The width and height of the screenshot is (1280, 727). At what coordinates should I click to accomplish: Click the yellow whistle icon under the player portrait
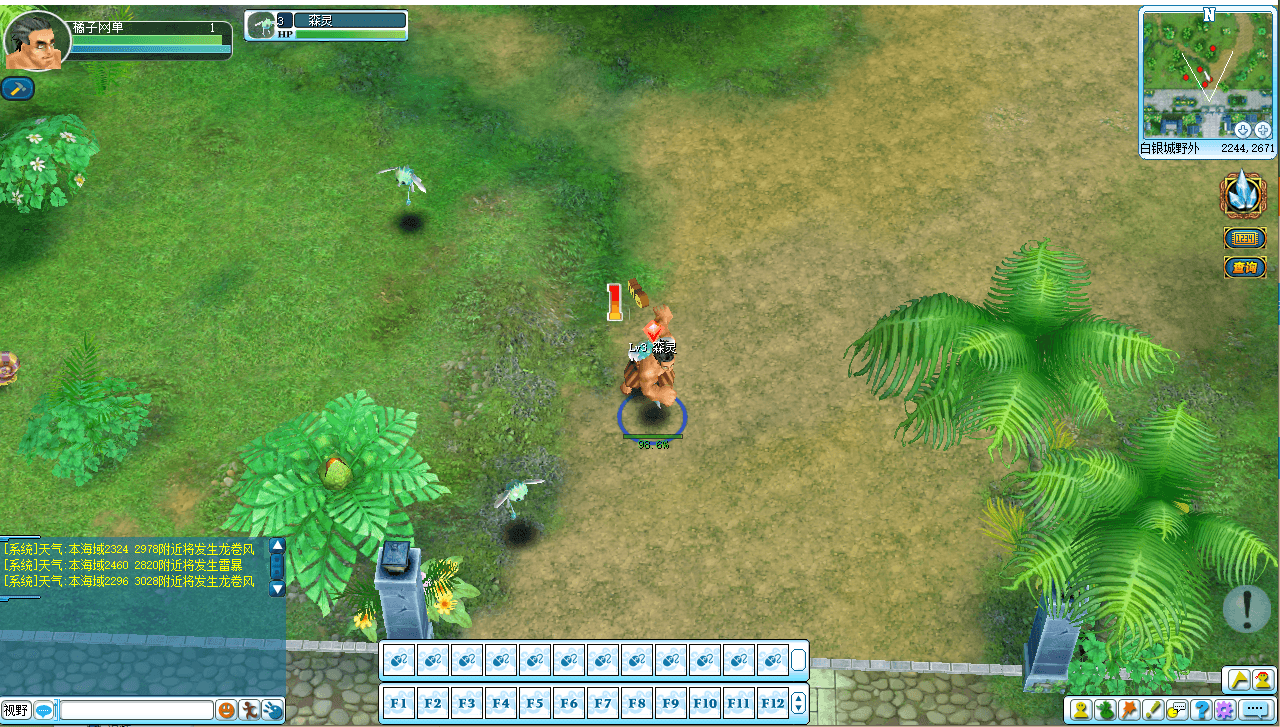[x=16, y=88]
